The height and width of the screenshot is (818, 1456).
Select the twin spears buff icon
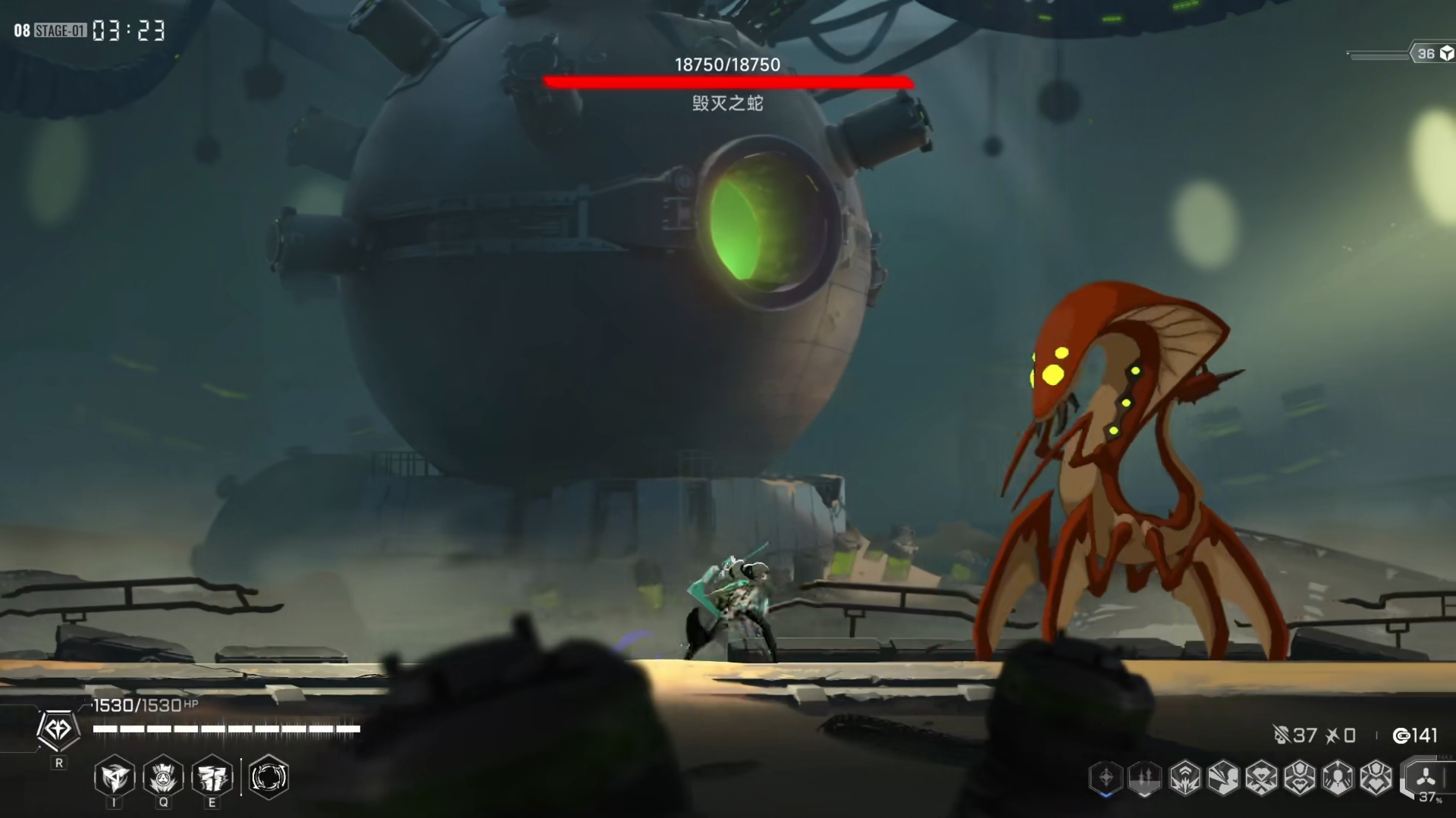pos(1144,778)
